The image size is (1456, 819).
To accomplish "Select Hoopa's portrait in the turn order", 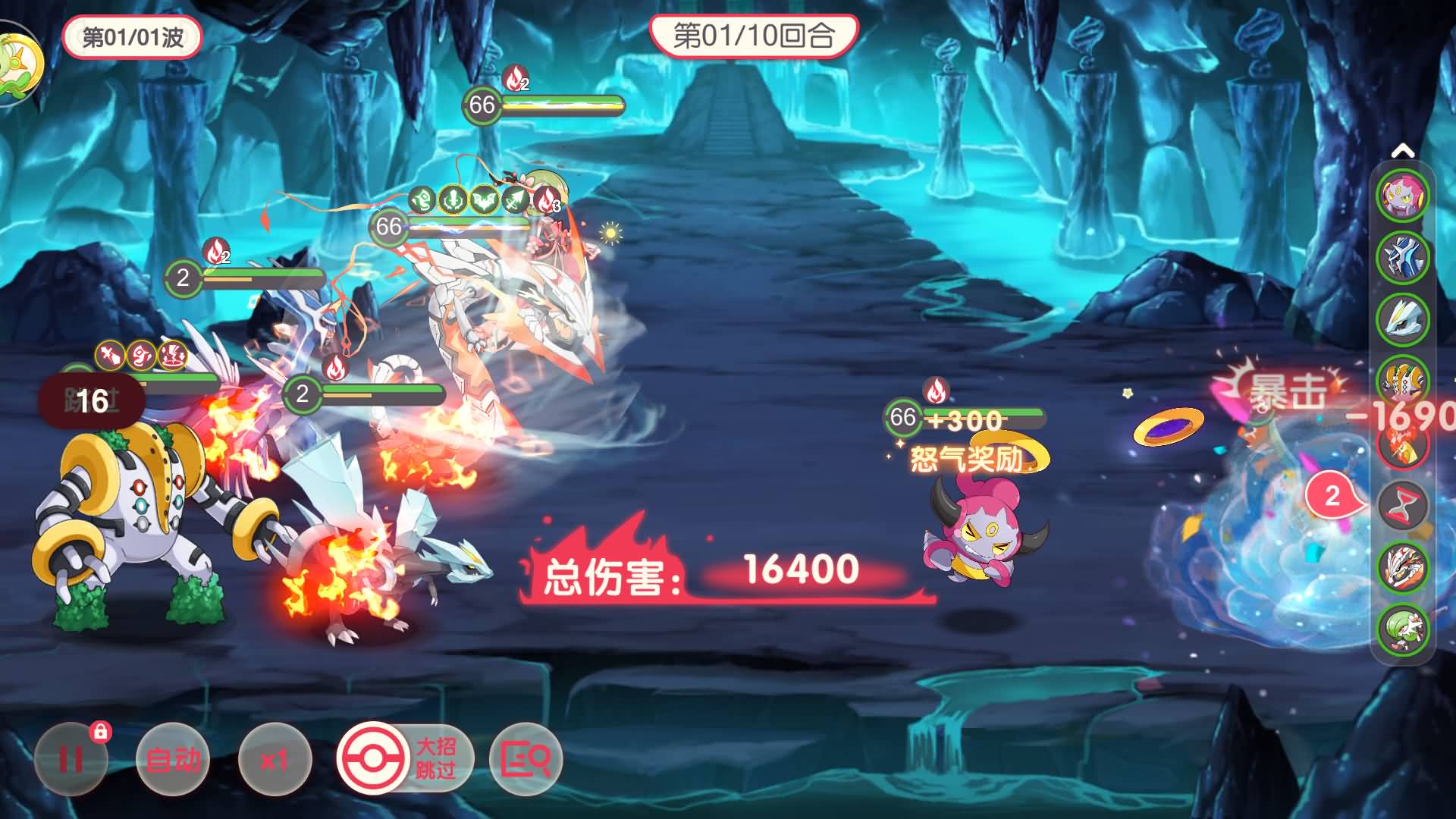I will 1402,196.
